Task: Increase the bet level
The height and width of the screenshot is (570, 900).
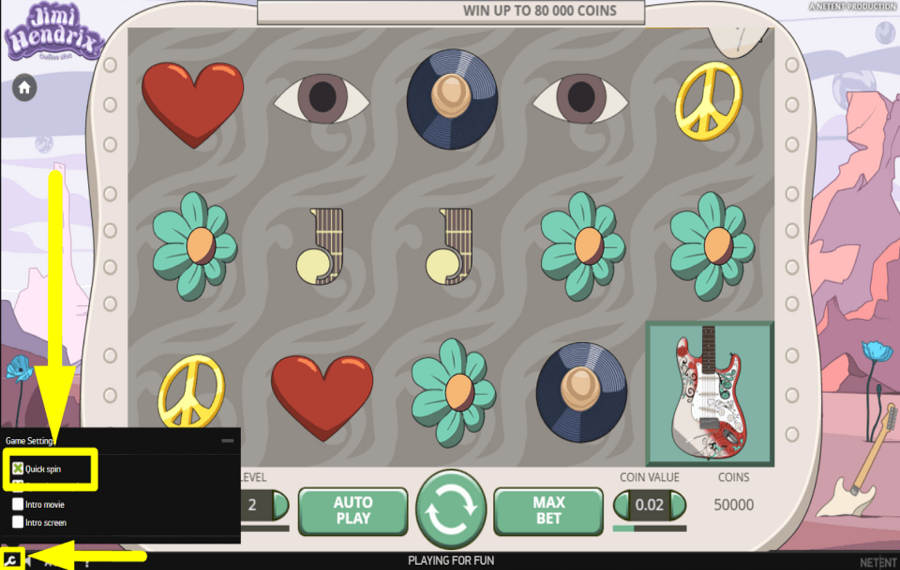Action: point(279,506)
